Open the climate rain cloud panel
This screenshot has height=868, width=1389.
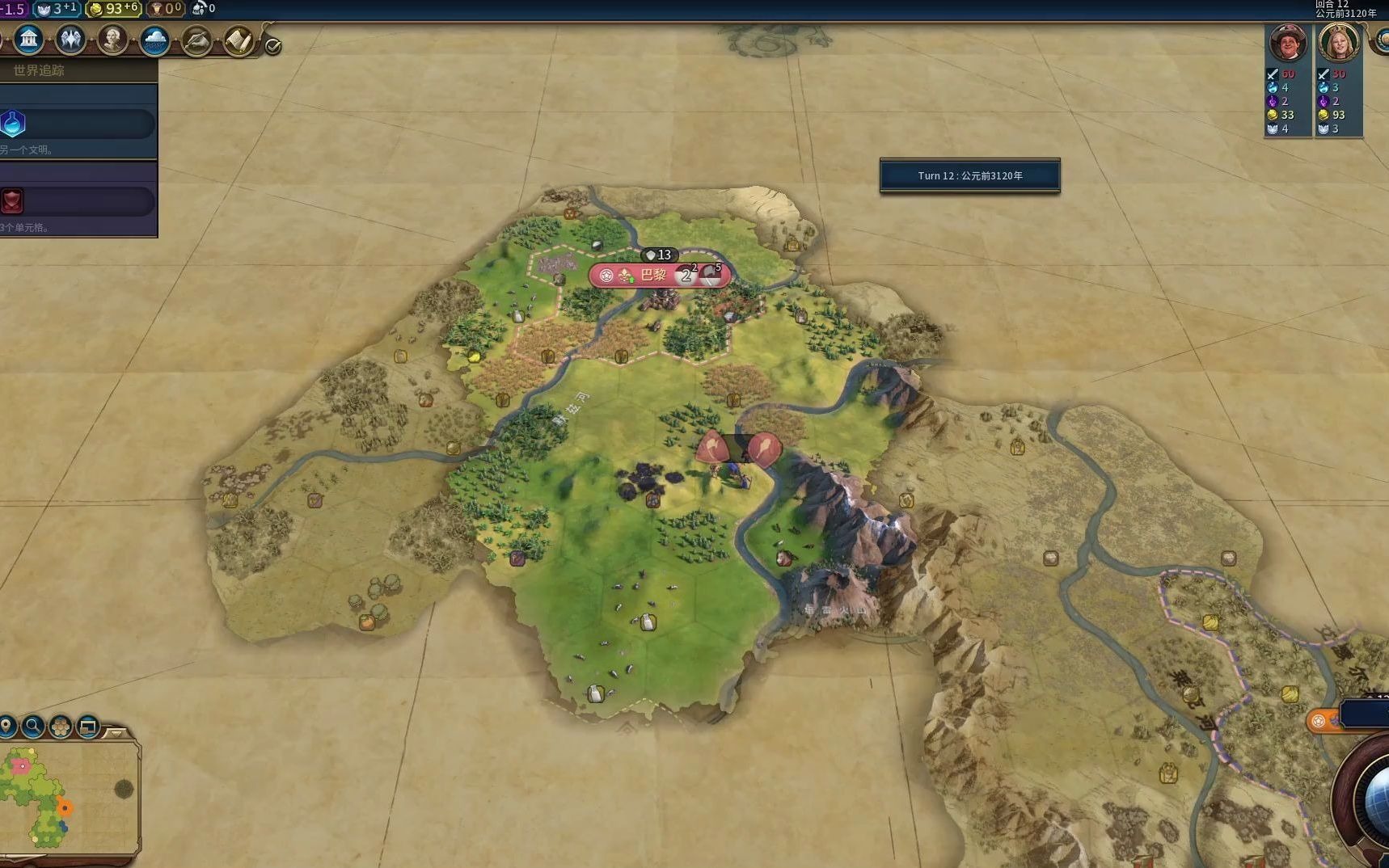coord(154,39)
